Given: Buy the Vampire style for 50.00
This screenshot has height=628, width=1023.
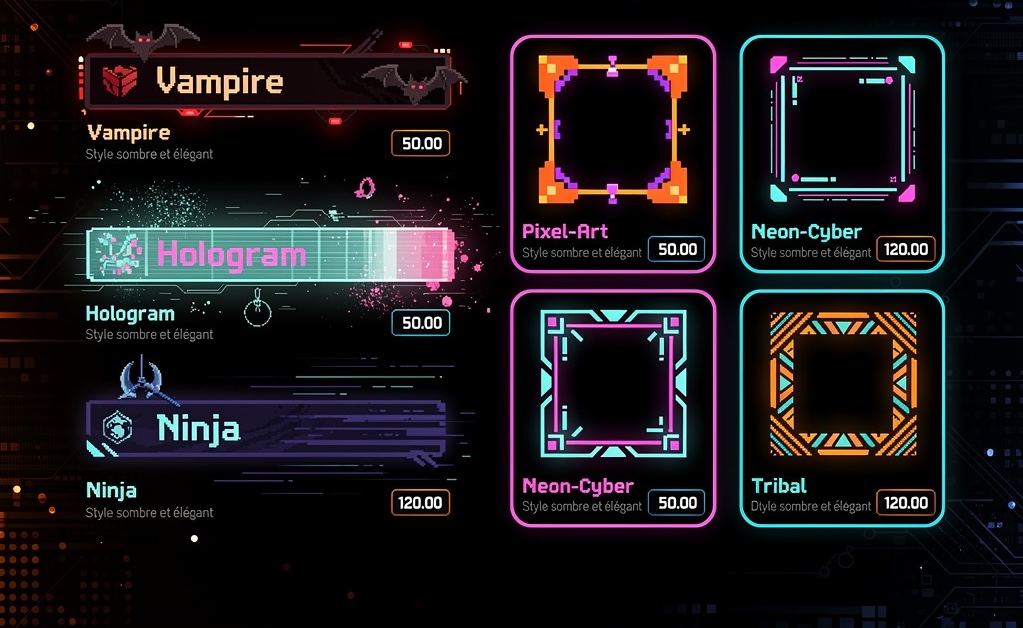Looking at the screenshot, I should coord(421,143).
